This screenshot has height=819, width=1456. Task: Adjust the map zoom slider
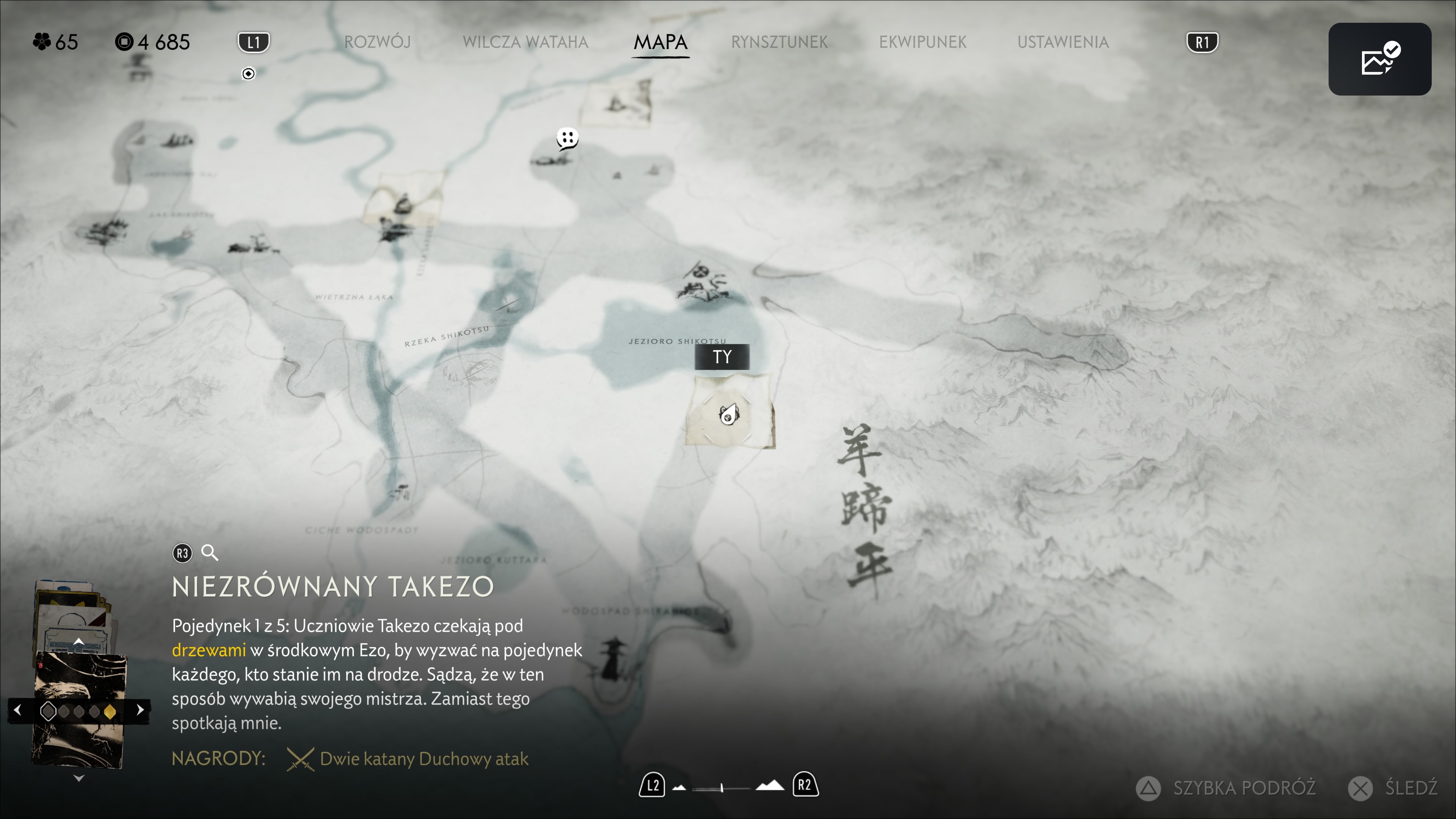point(722,788)
